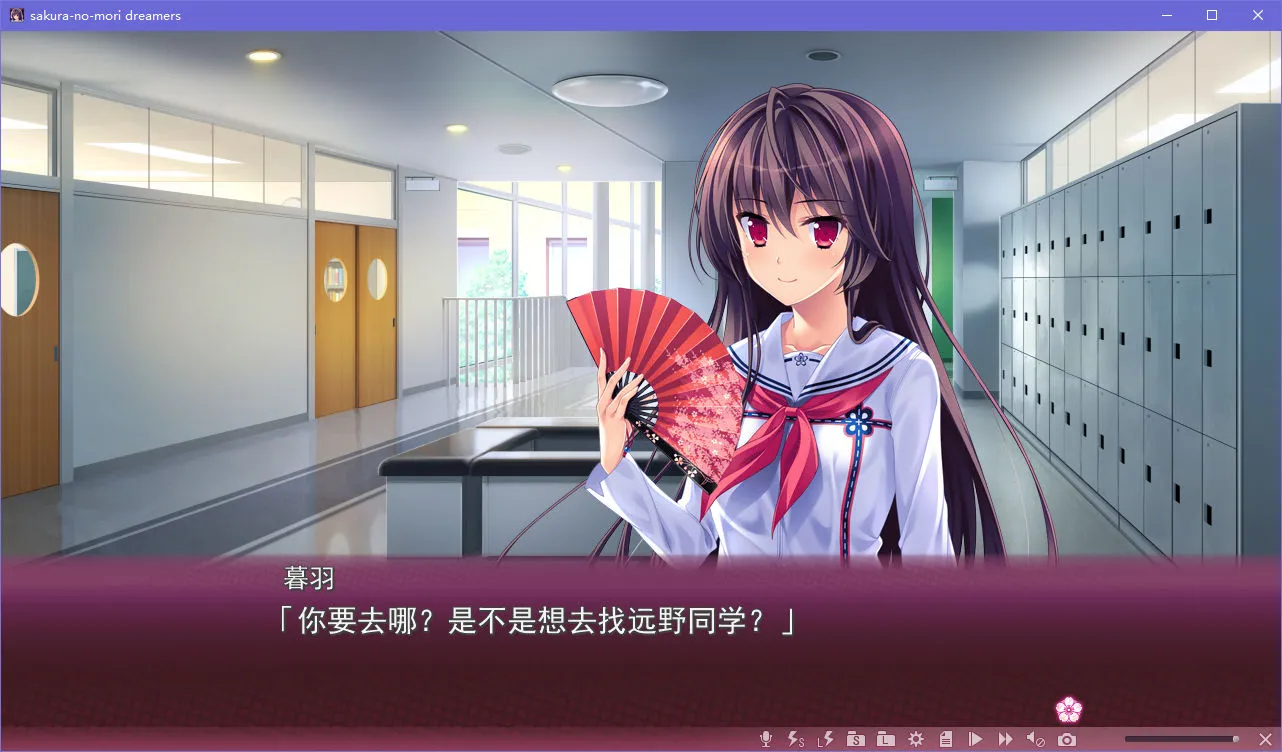
Task: Turn on skip mode with the fast-forward icon
Action: (x=1008, y=739)
